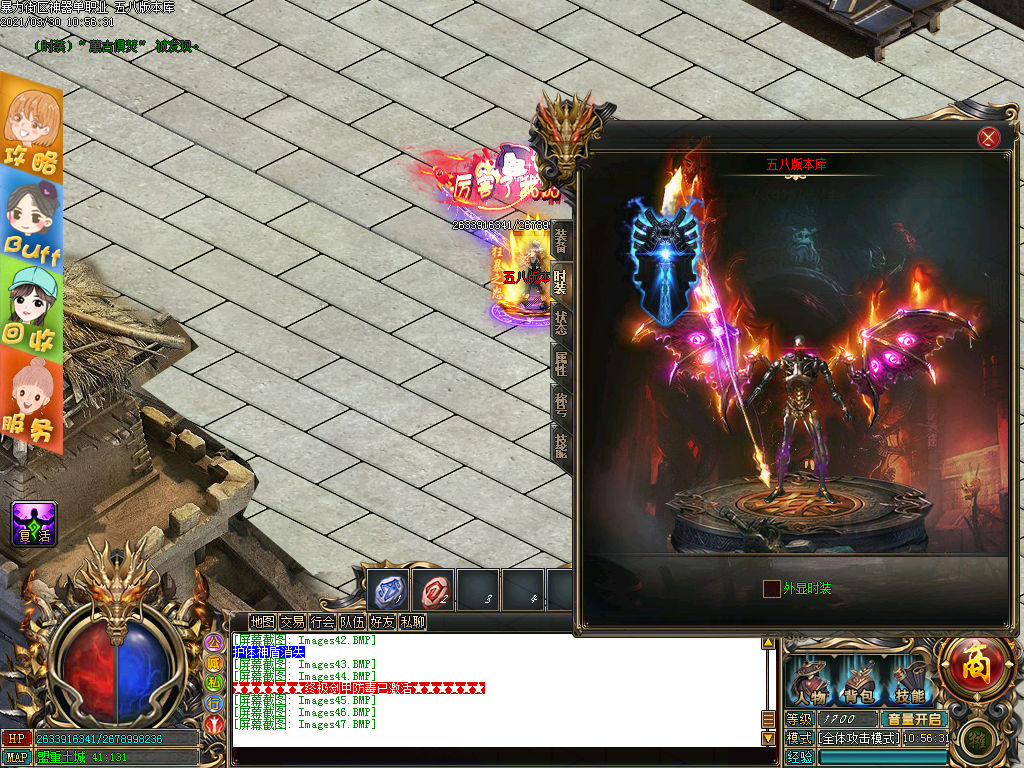Open the 背包 backpack
Screen dimensions: 1024x768
pos(859,681)
